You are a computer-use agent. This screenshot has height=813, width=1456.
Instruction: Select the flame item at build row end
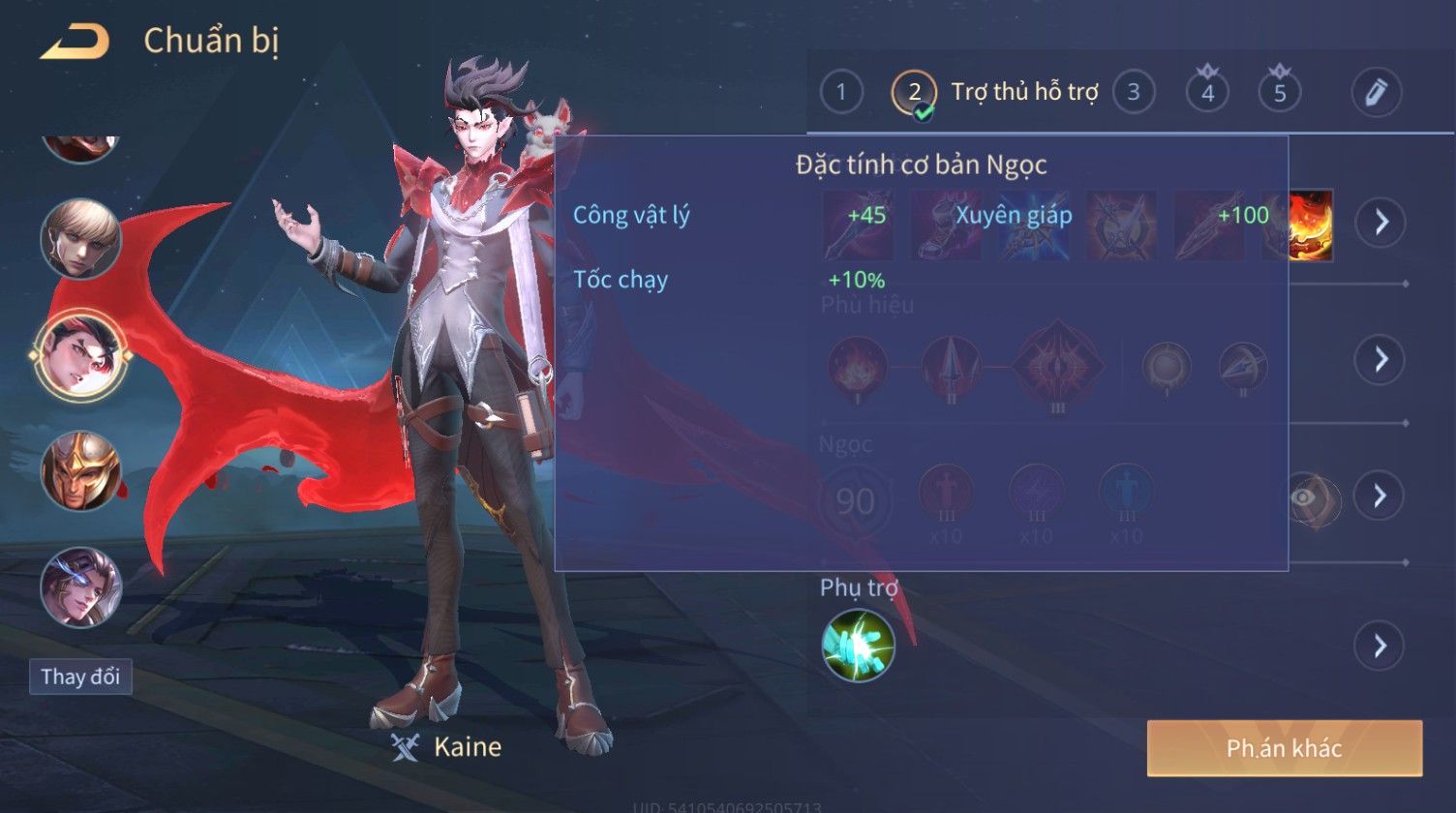(x=1309, y=226)
